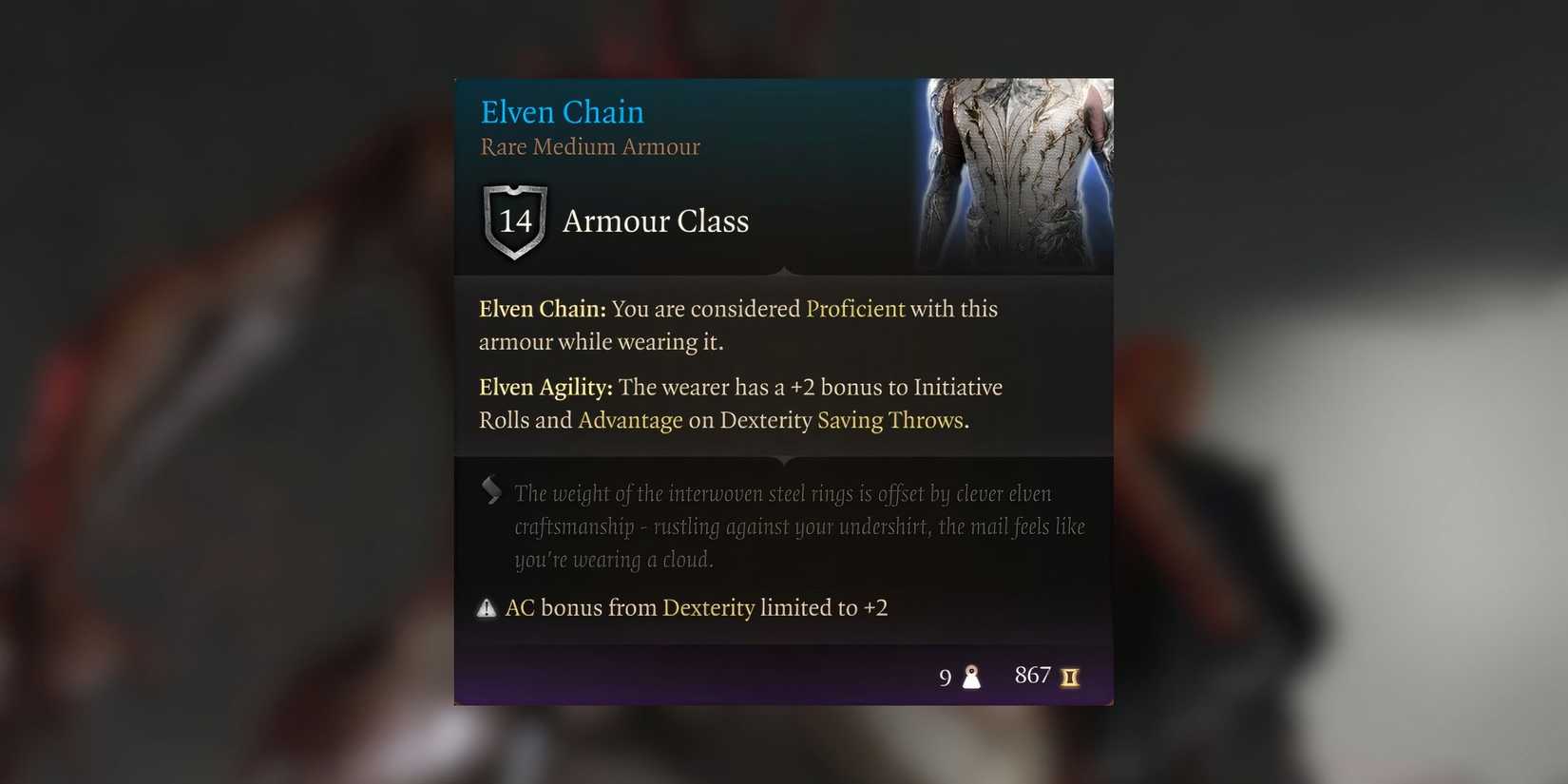
Task: Click the Armour Class label text
Action: pos(656,221)
